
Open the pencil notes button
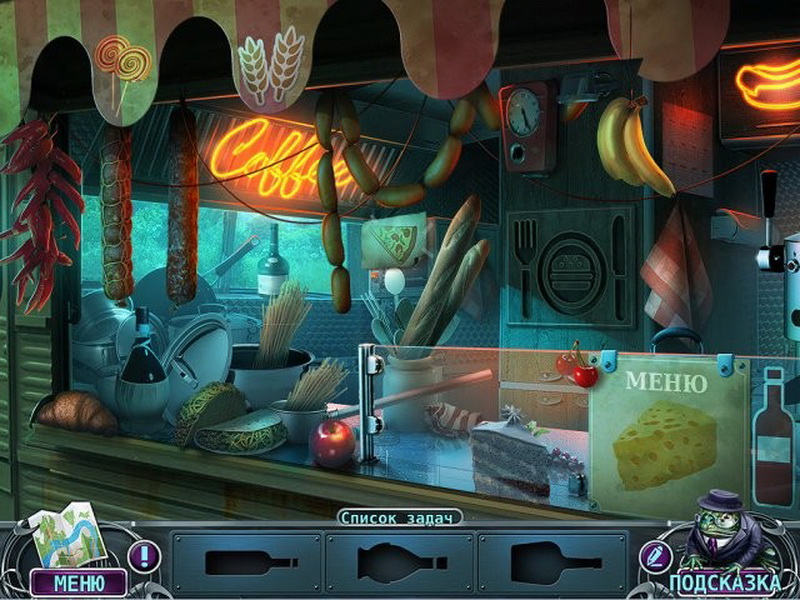(x=655, y=555)
